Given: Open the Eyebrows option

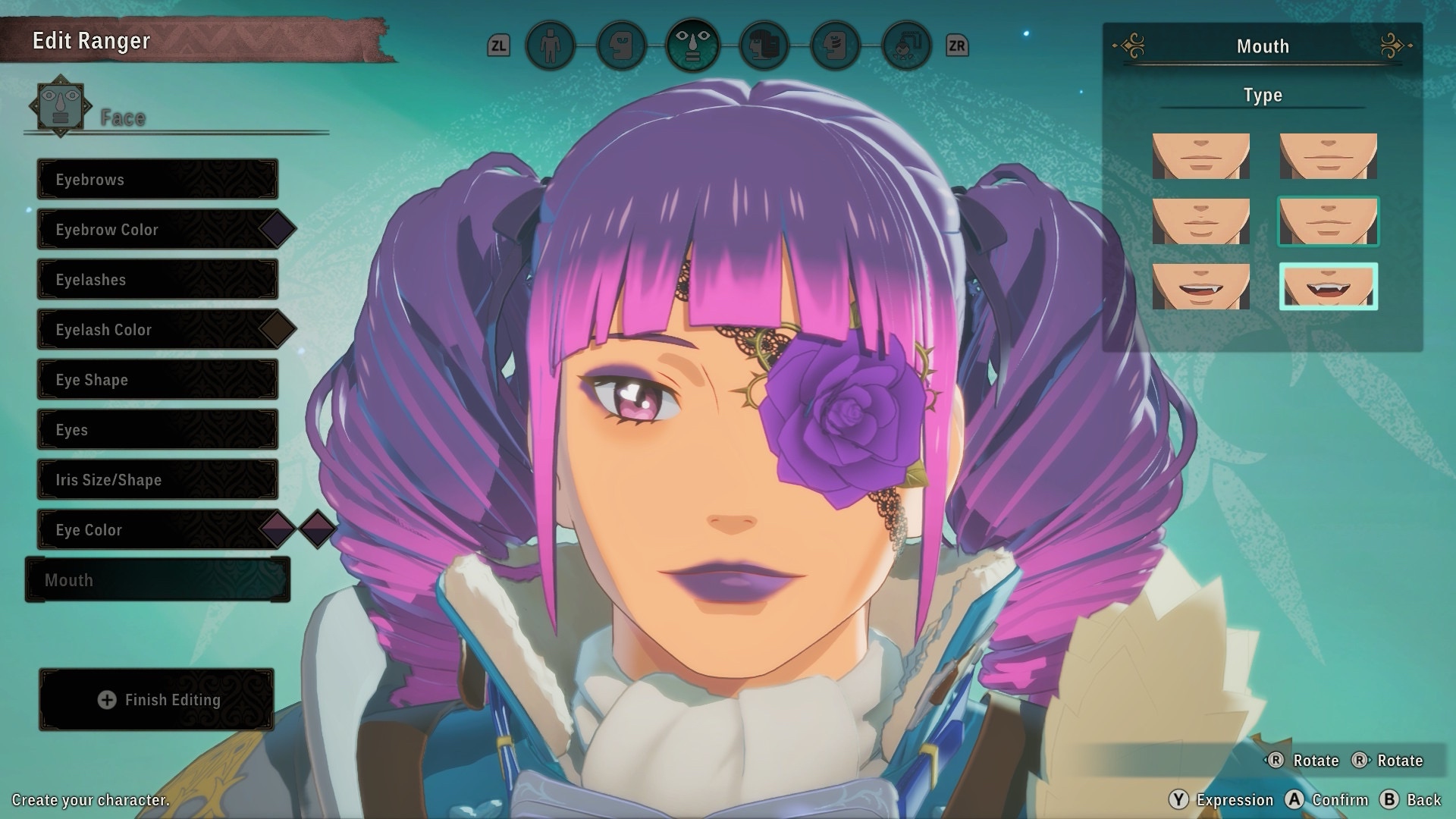Looking at the screenshot, I should [x=158, y=180].
